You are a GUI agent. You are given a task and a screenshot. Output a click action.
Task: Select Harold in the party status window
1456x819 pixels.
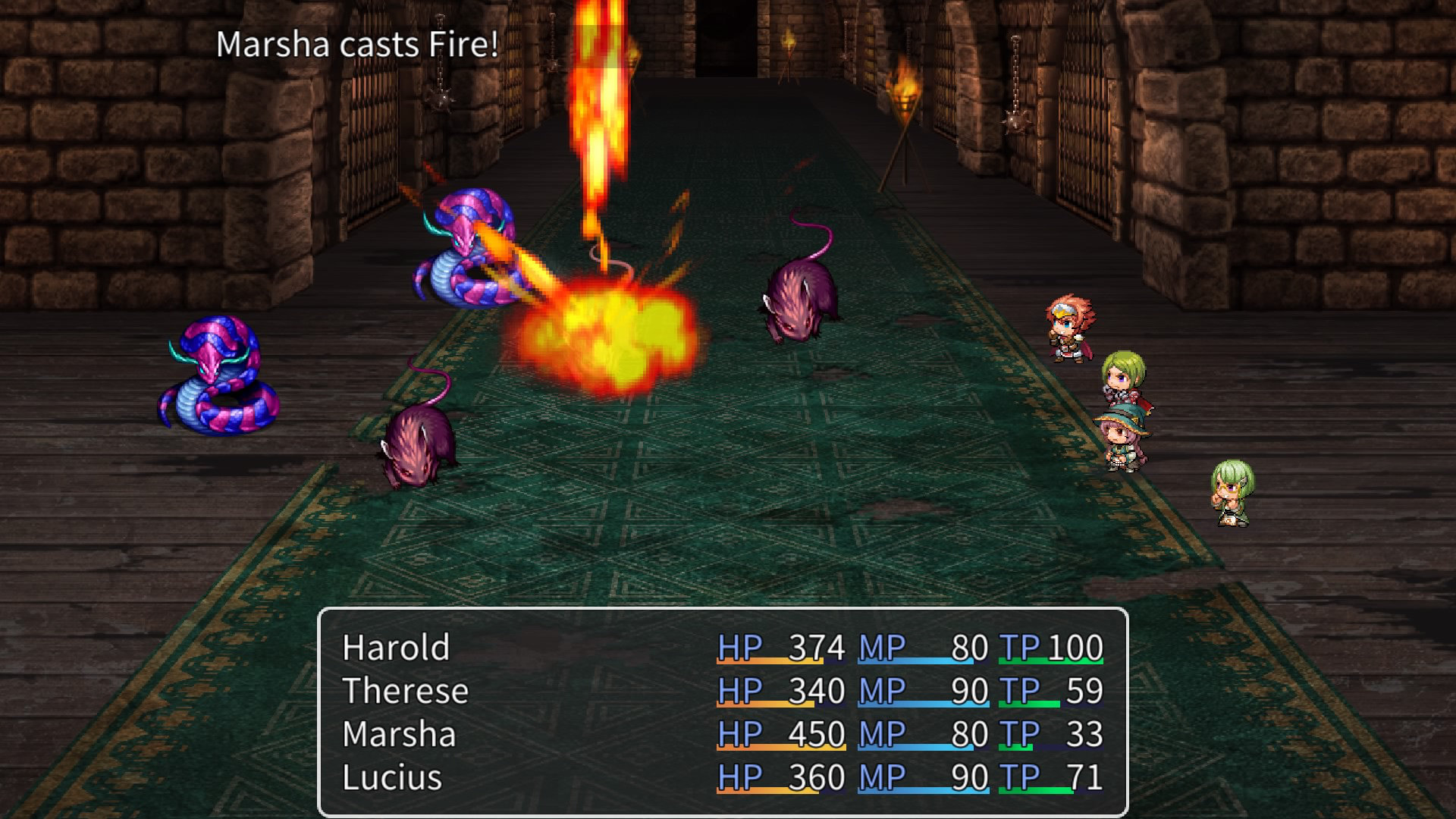click(396, 648)
